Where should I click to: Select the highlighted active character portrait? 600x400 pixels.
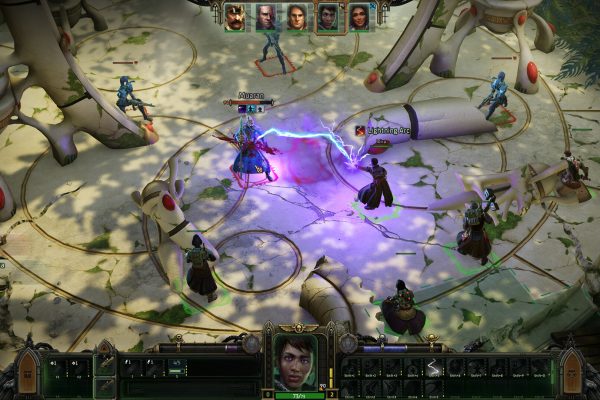pyautogui.click(x=327, y=17)
